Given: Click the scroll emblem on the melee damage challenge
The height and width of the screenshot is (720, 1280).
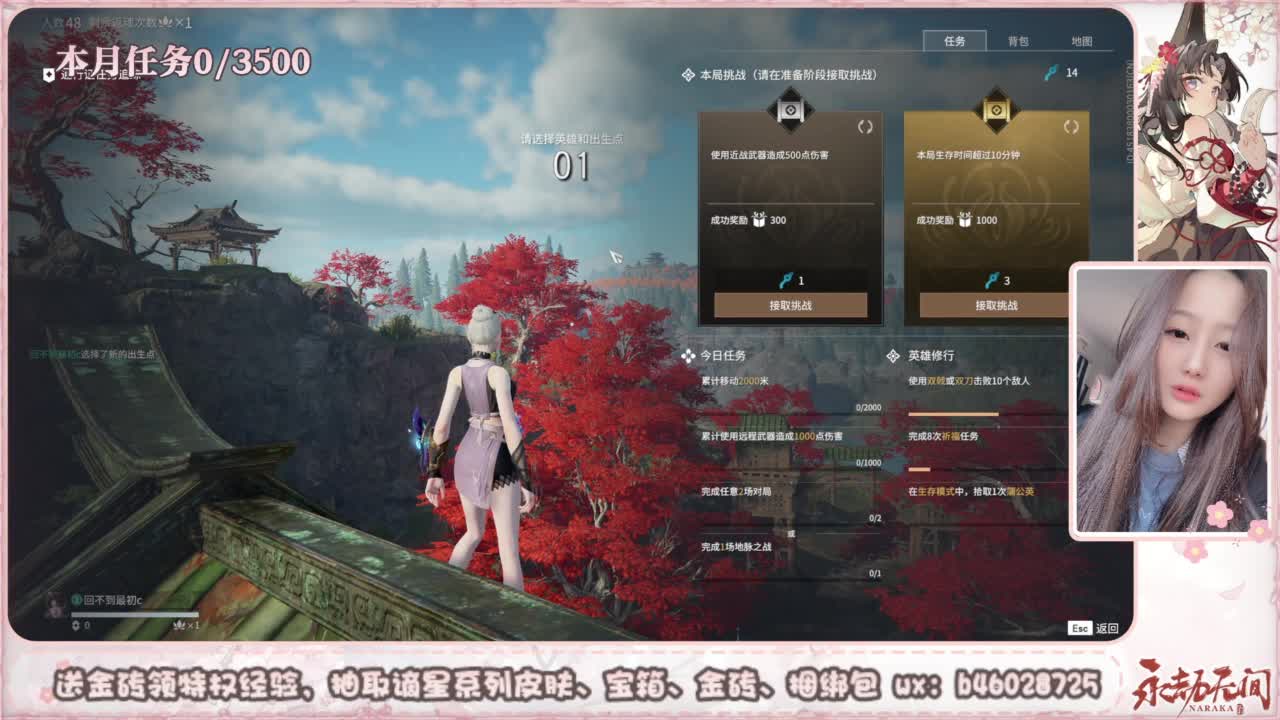Looking at the screenshot, I should click(789, 110).
